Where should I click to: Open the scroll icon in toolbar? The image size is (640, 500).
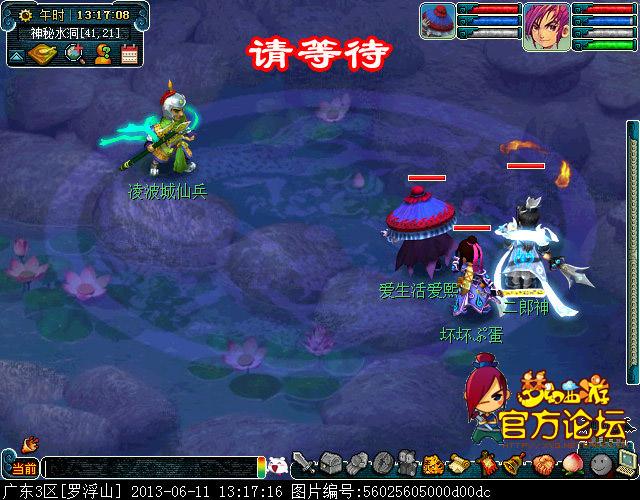[x=460, y=463]
